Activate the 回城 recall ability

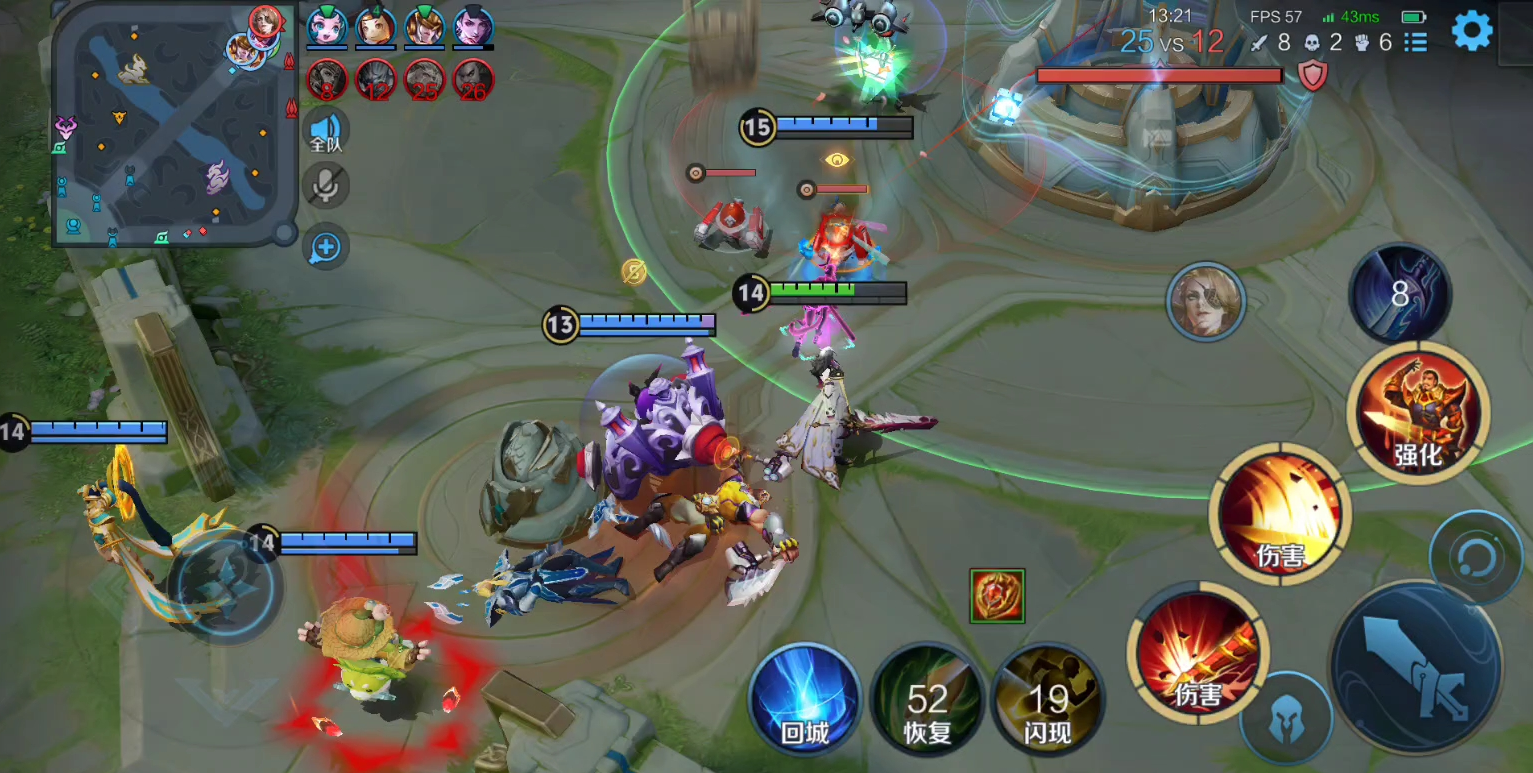805,697
